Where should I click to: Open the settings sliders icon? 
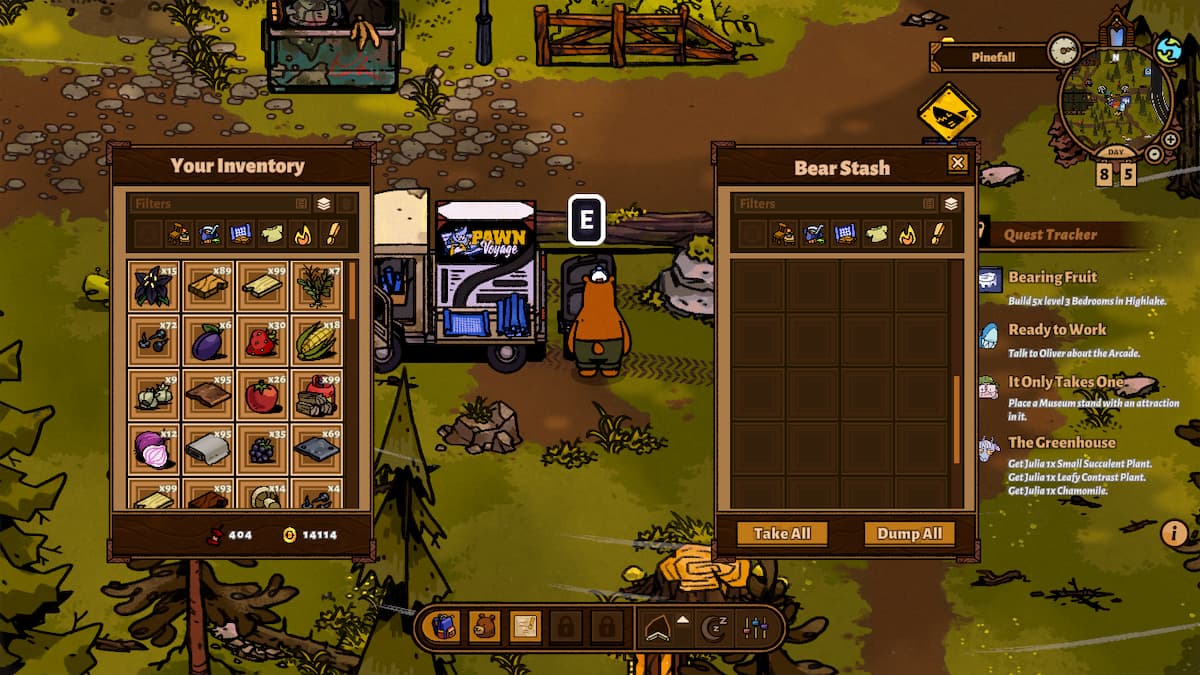(755, 628)
